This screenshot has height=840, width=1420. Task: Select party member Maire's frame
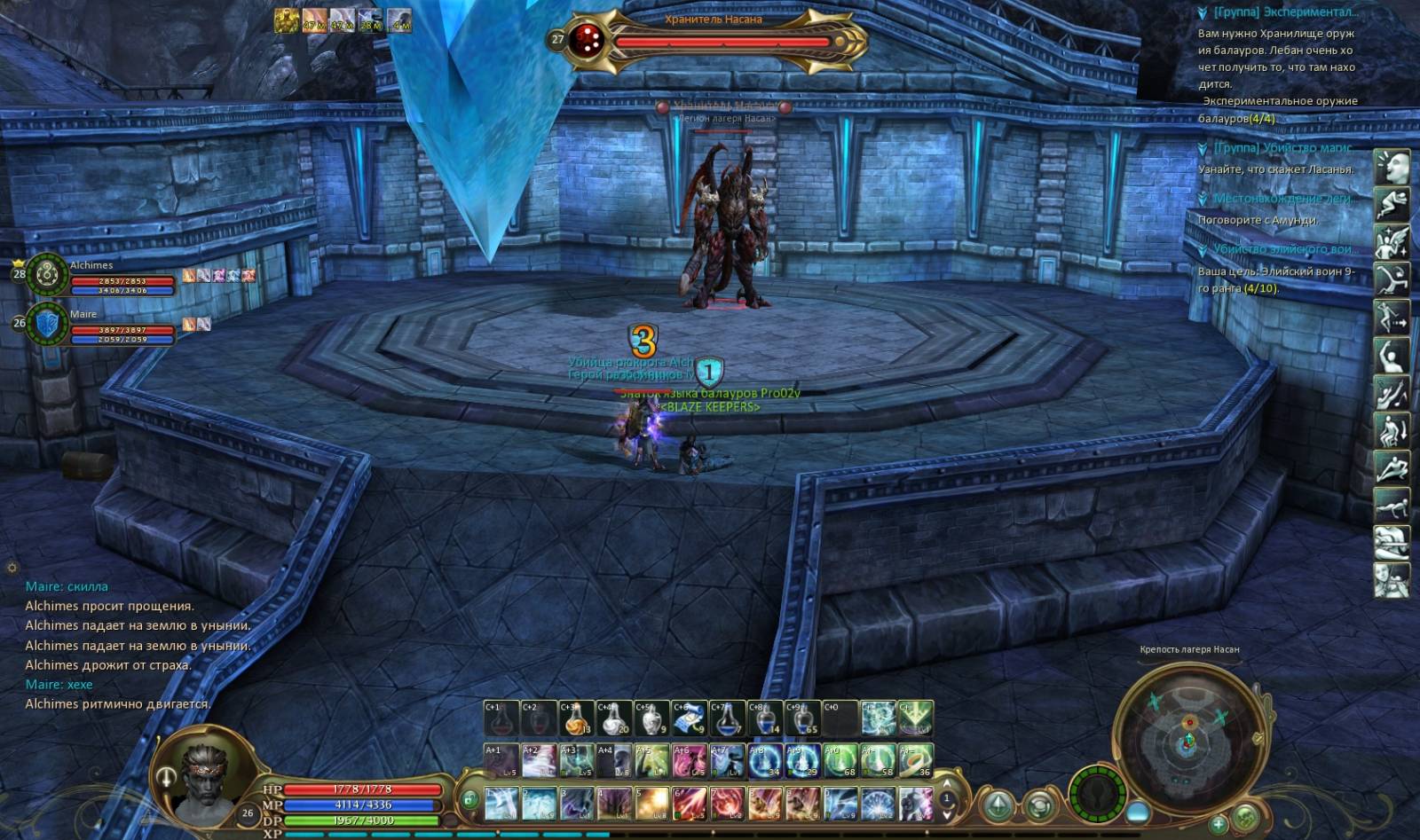tap(49, 325)
